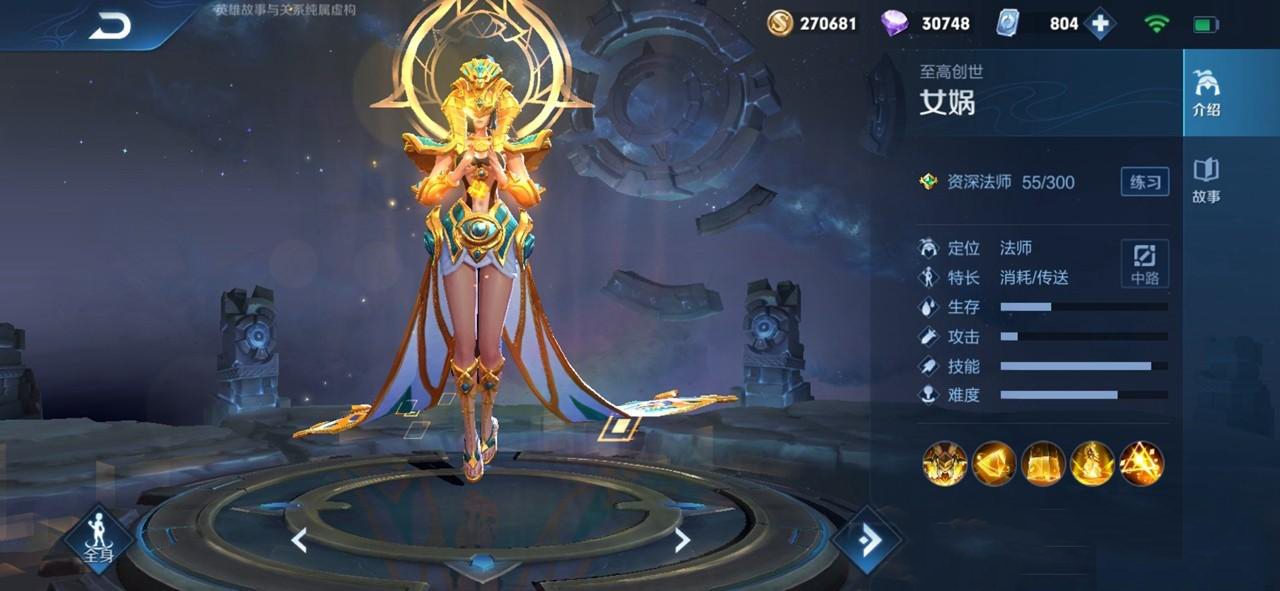Screen dimensions: 1280x591
Task: Go to next hero with diamond arrow button
Action: pos(866,540)
